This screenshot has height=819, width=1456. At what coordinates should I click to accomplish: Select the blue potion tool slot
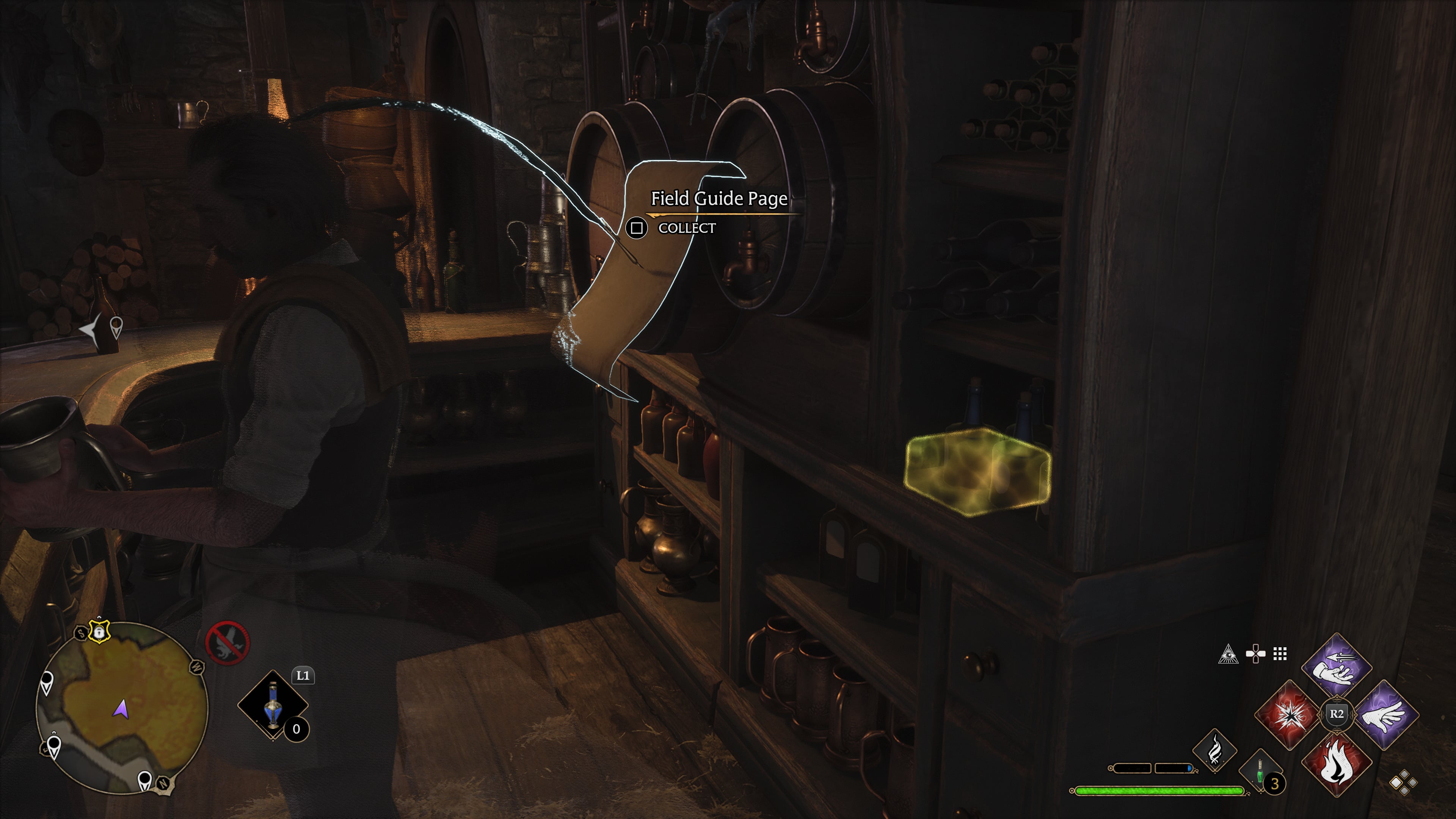pos(273,705)
